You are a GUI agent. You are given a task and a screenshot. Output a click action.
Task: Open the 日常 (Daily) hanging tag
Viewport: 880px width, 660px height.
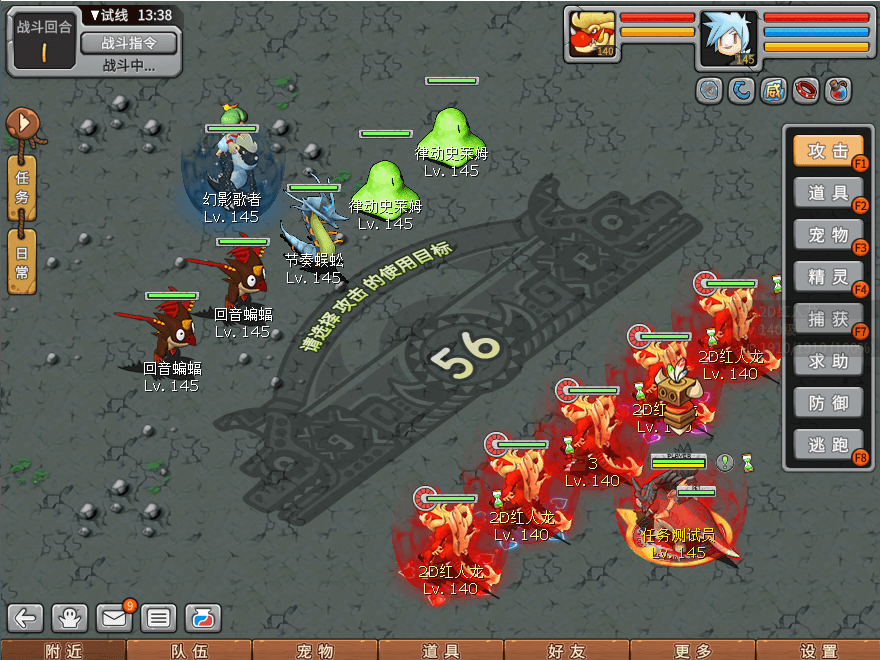pos(22,261)
